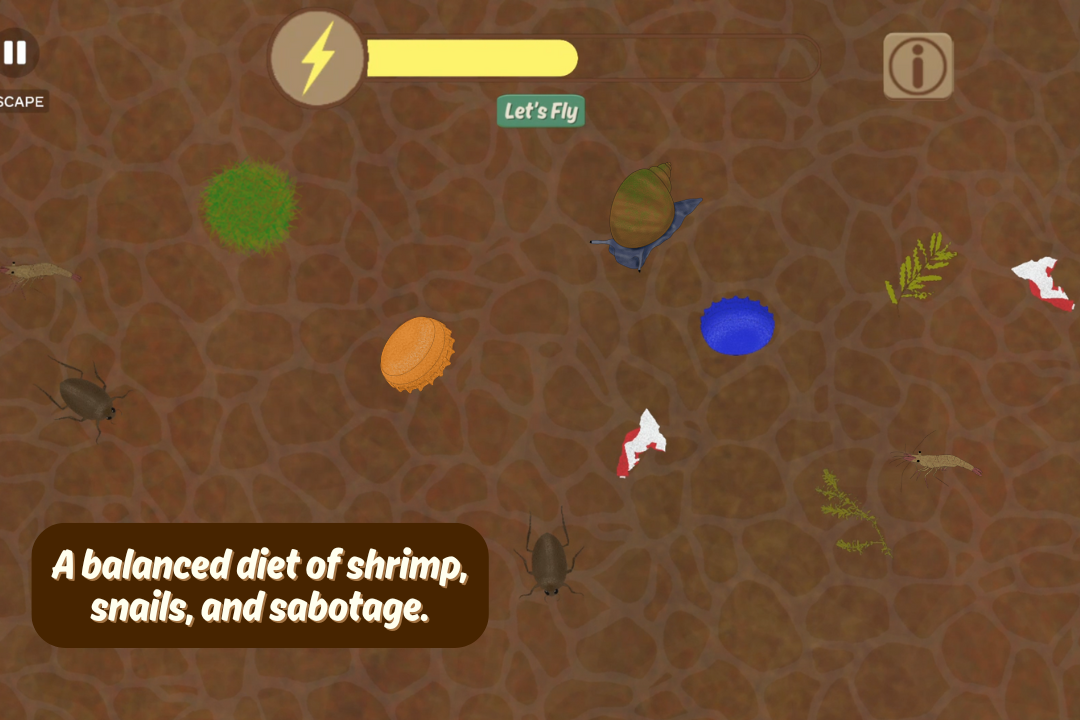Open the info panel icon
The width and height of the screenshot is (1080, 720).
coord(917,66)
